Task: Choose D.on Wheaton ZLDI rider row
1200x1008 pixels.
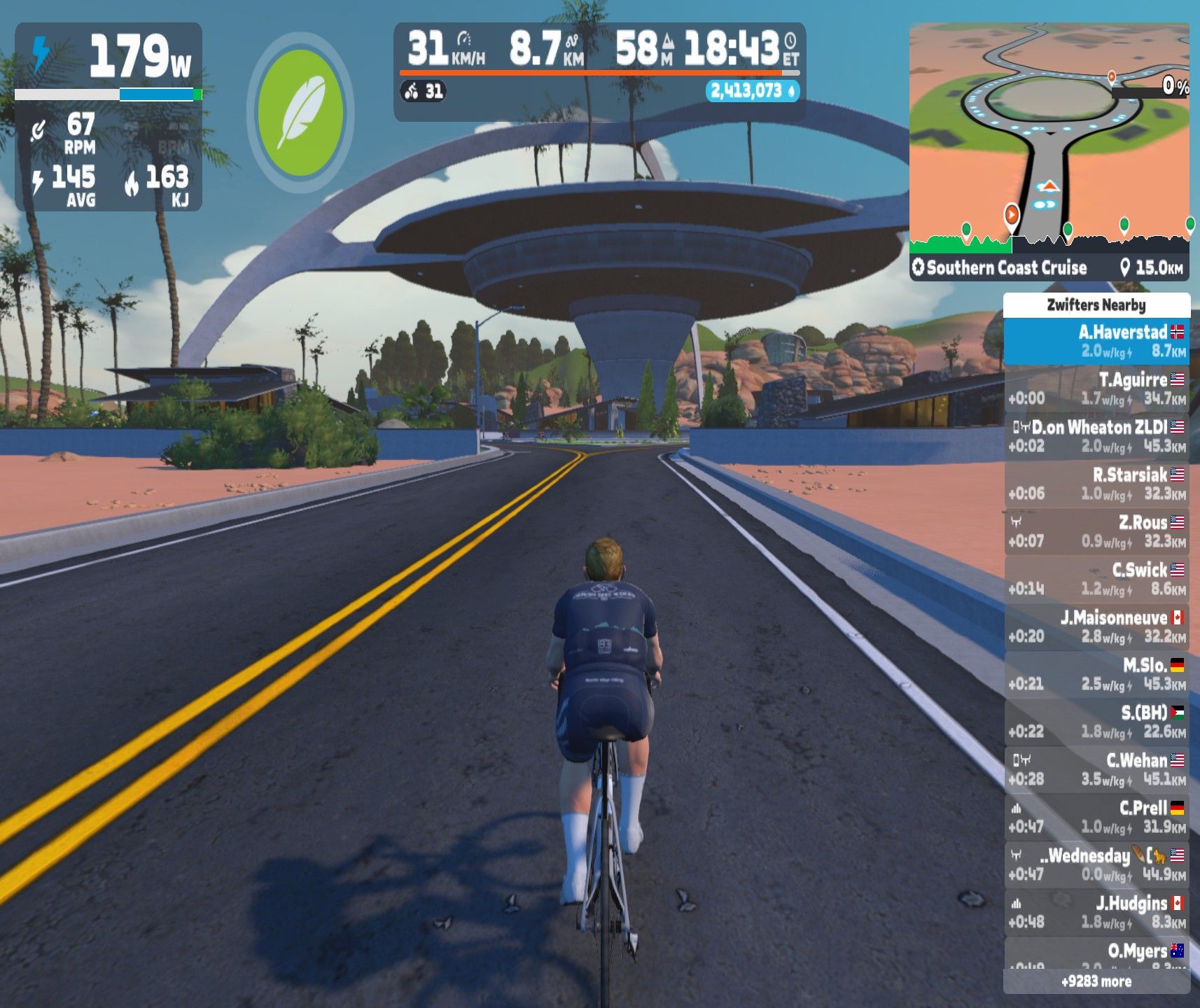Action: [1096, 436]
